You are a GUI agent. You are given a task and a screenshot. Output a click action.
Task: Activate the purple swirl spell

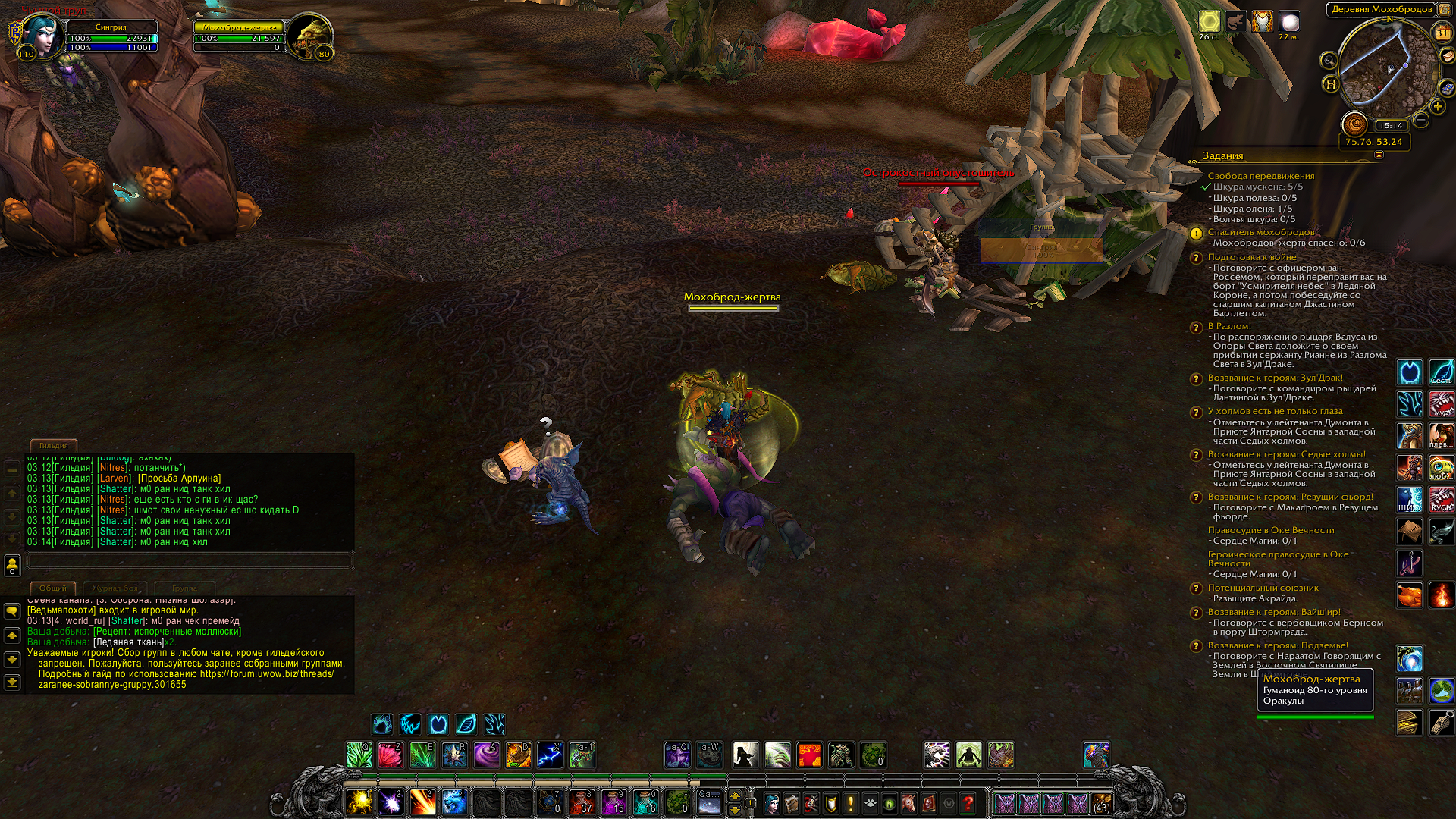[486, 755]
